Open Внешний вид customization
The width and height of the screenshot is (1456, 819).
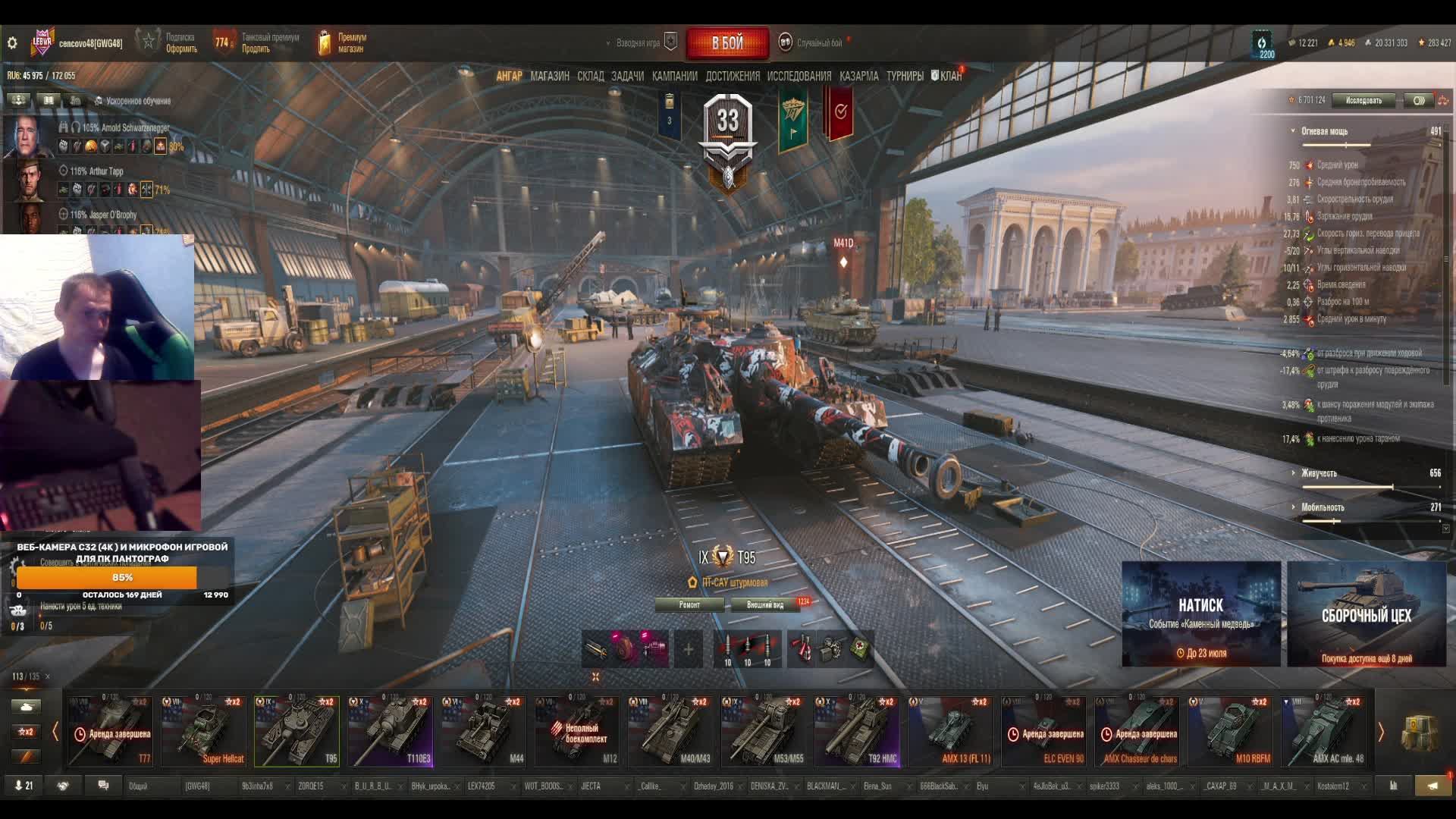(765, 604)
